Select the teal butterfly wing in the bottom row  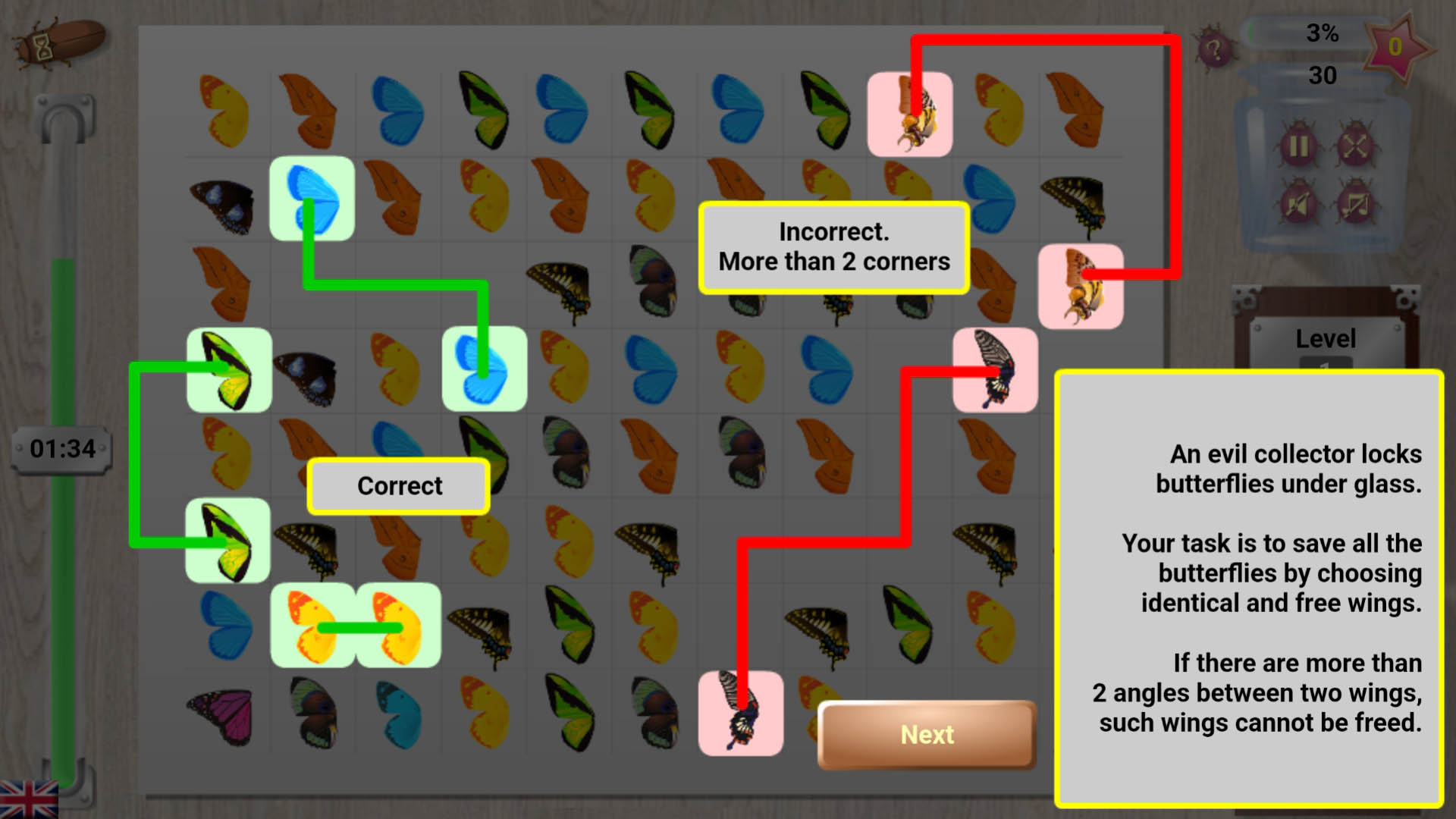point(398,717)
